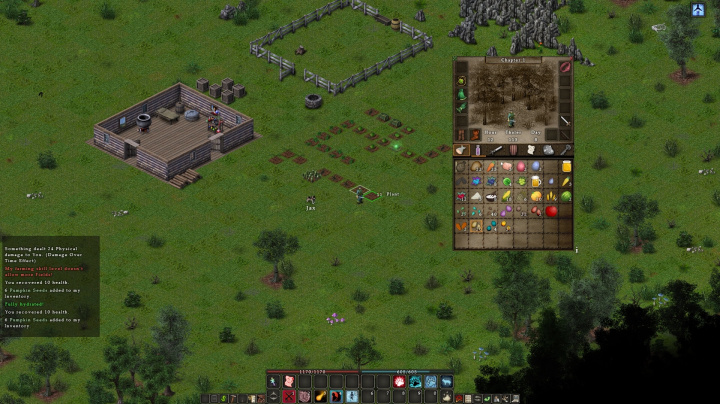Select the red apple in inventory
The image size is (720, 404).
tap(551, 211)
